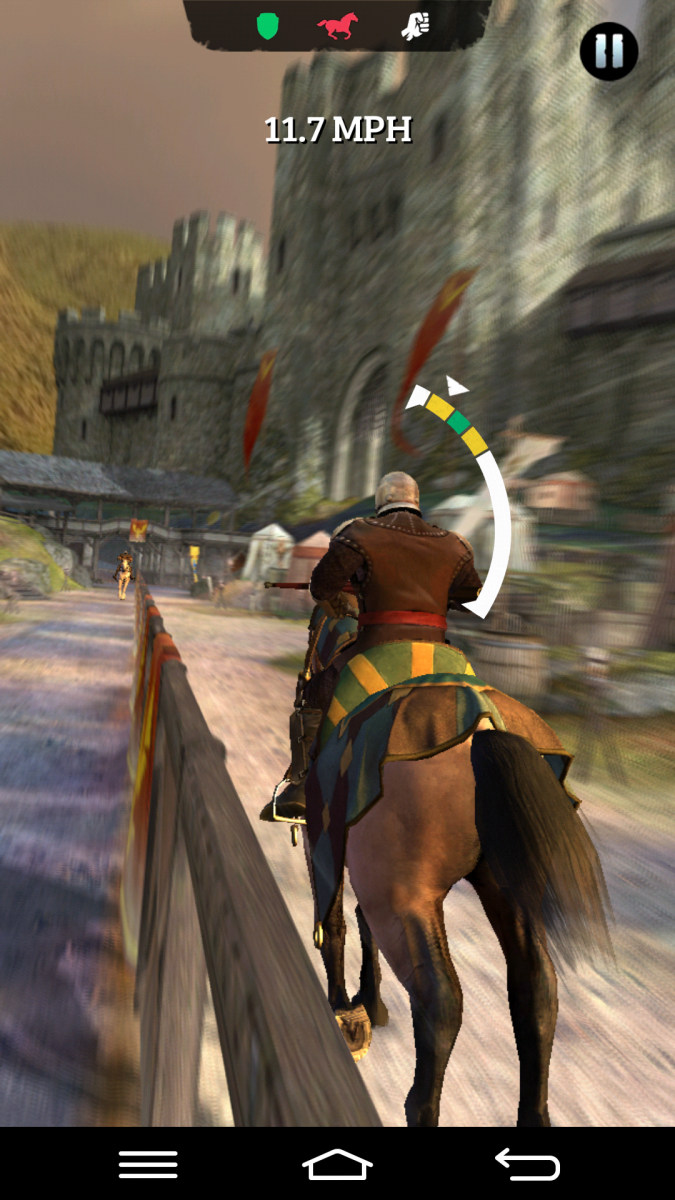Pause the jousting match

(x=609, y=51)
